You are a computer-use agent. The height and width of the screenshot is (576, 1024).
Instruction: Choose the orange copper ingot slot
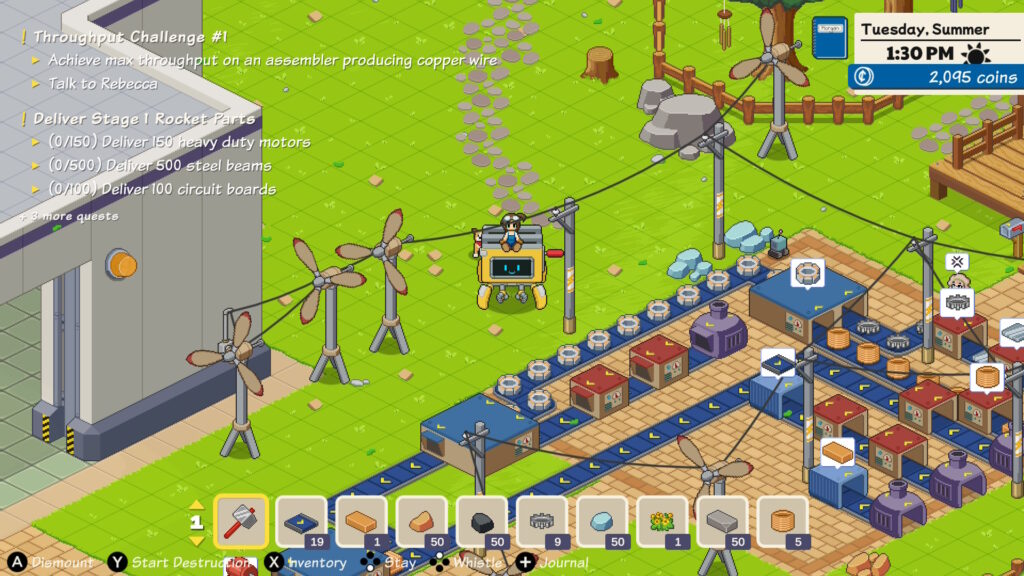click(361, 521)
